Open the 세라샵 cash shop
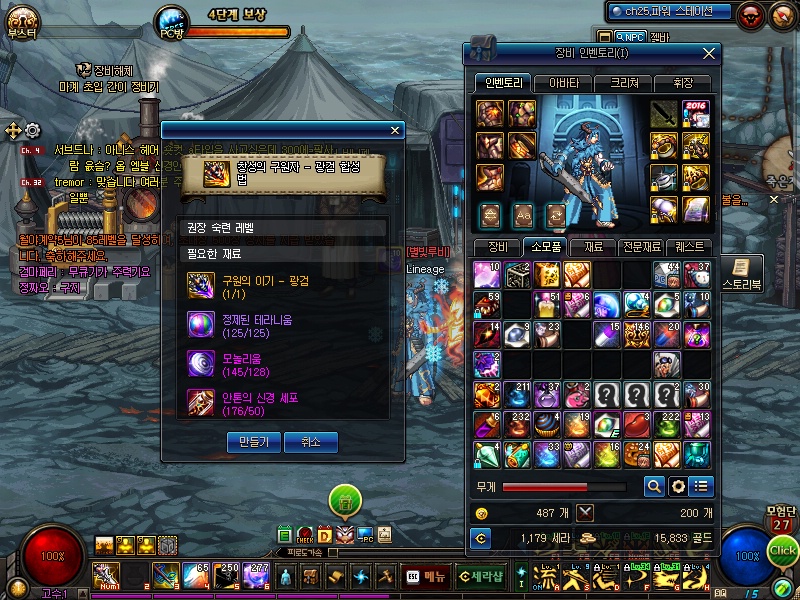 click(480, 576)
